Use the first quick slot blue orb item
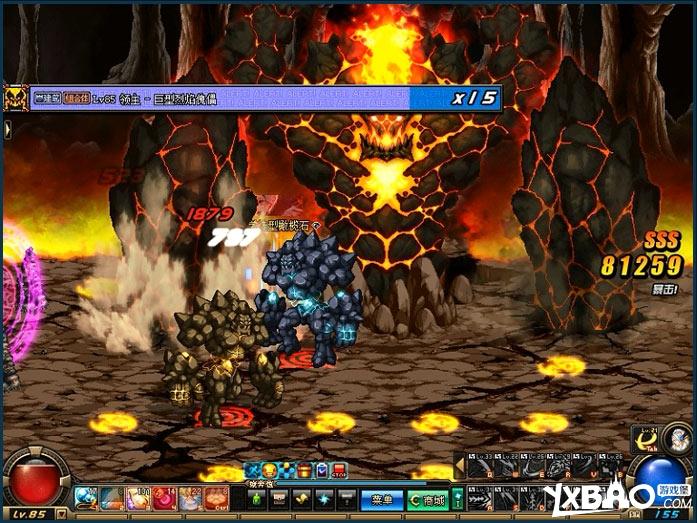Image resolution: width=697 pixels, height=523 pixels. (85, 497)
